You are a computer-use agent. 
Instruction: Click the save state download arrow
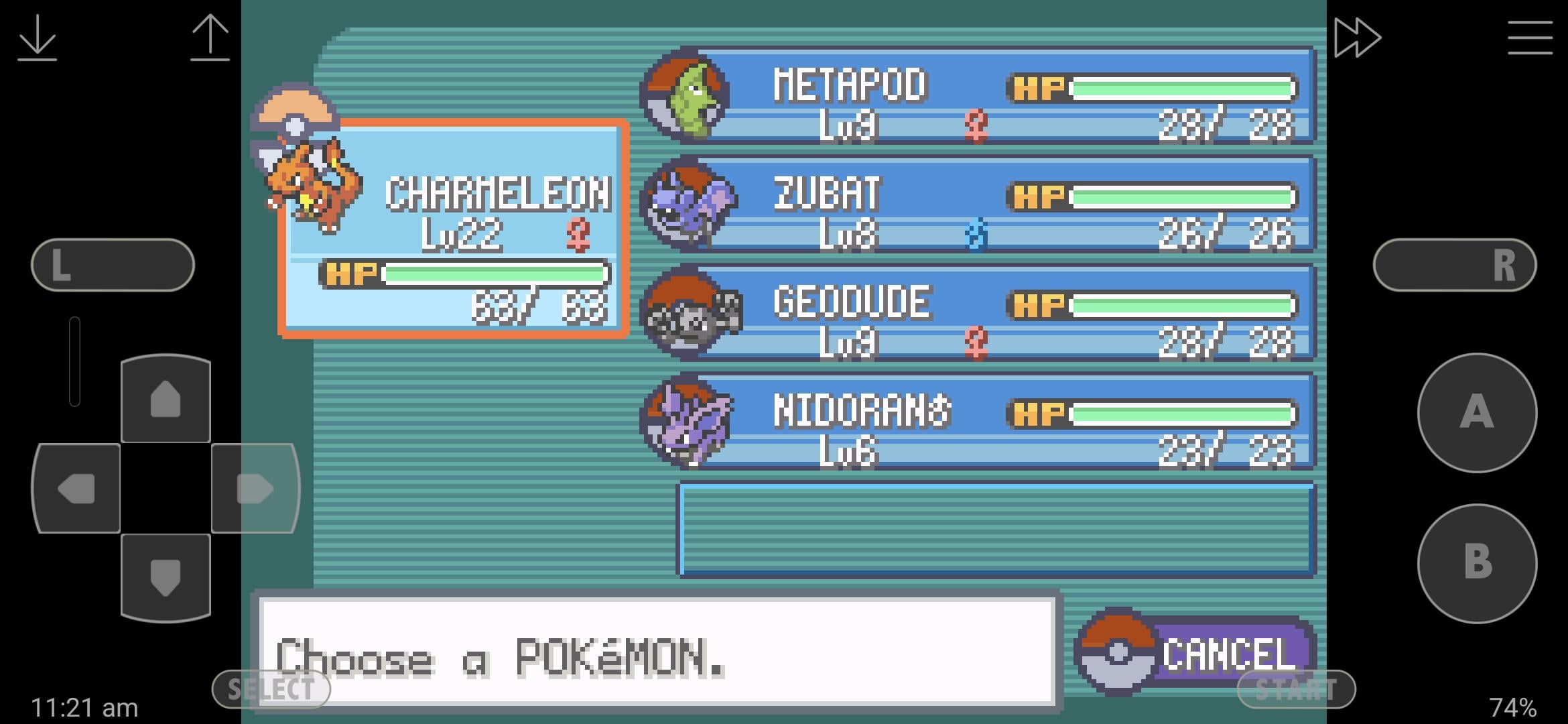pyautogui.click(x=37, y=38)
